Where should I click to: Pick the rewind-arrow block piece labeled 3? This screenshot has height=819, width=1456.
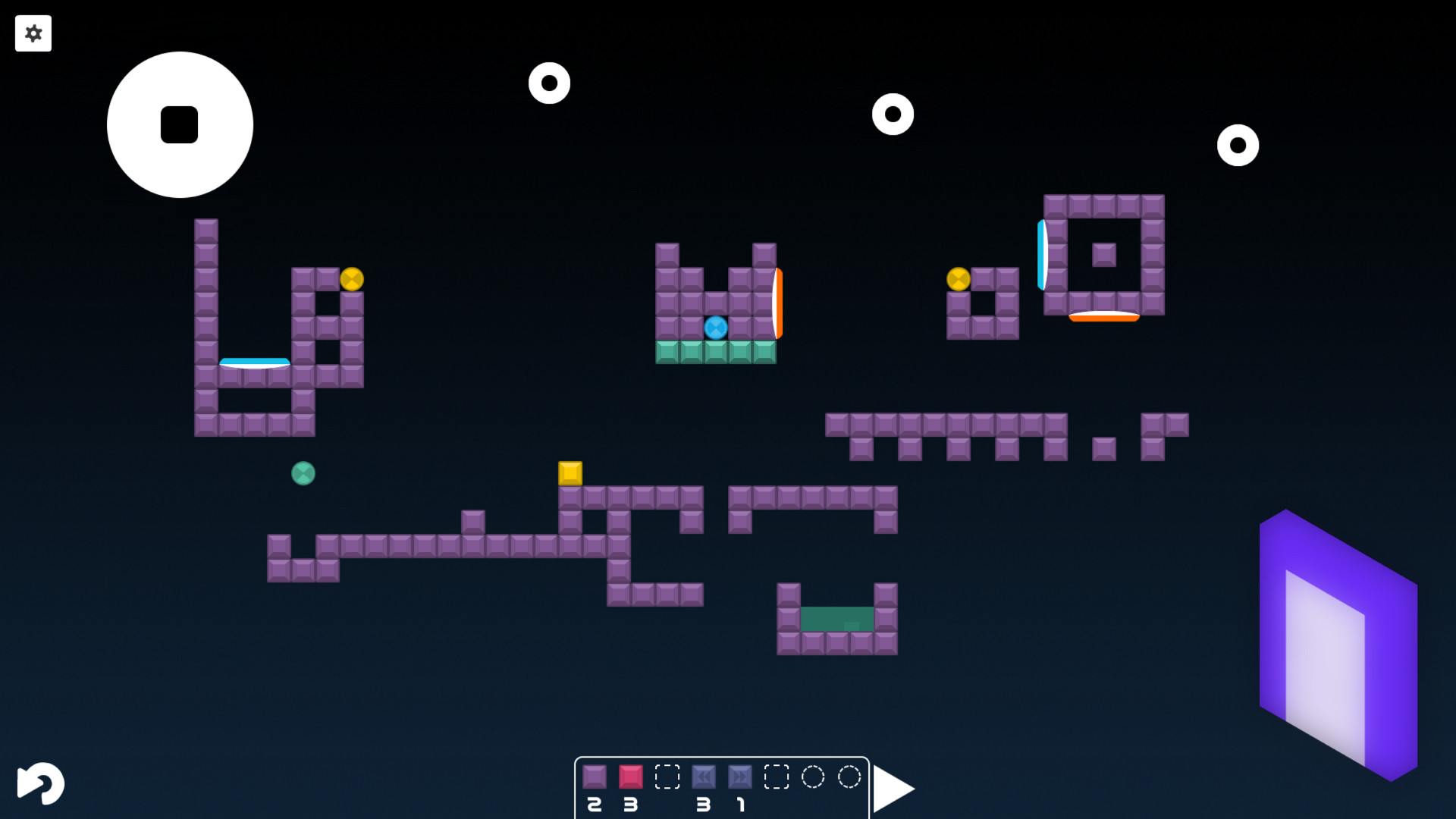[704, 777]
